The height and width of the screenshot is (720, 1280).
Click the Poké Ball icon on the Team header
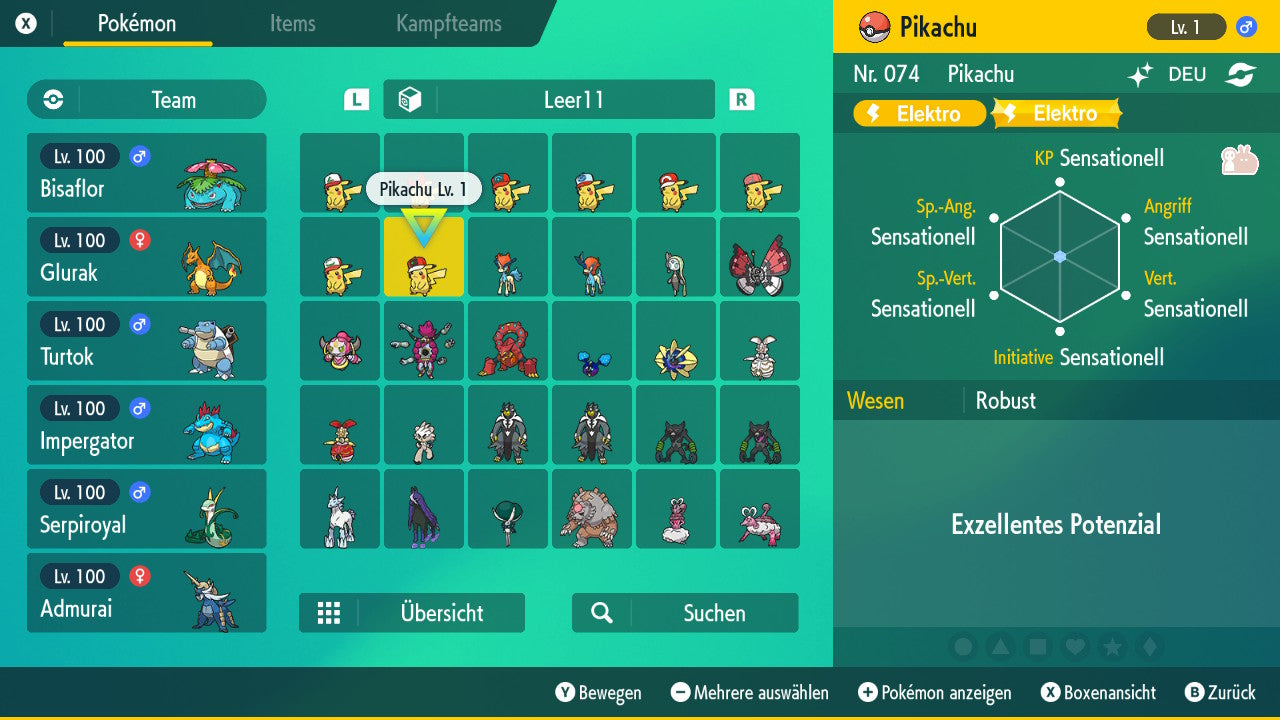click(51, 100)
